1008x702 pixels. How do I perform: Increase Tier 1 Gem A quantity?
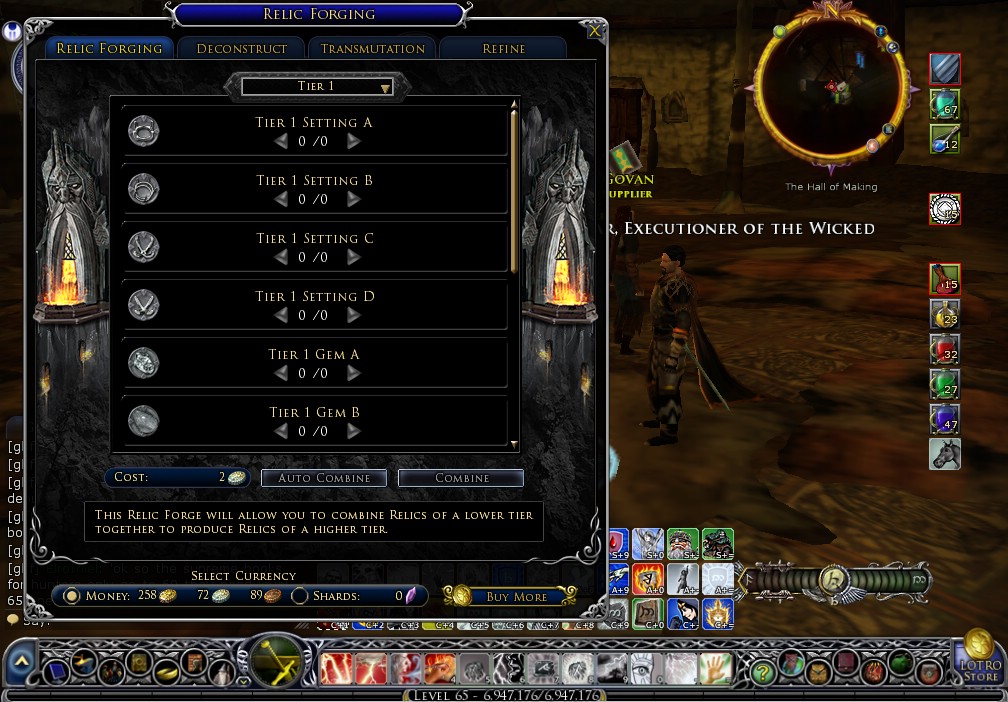(x=353, y=374)
